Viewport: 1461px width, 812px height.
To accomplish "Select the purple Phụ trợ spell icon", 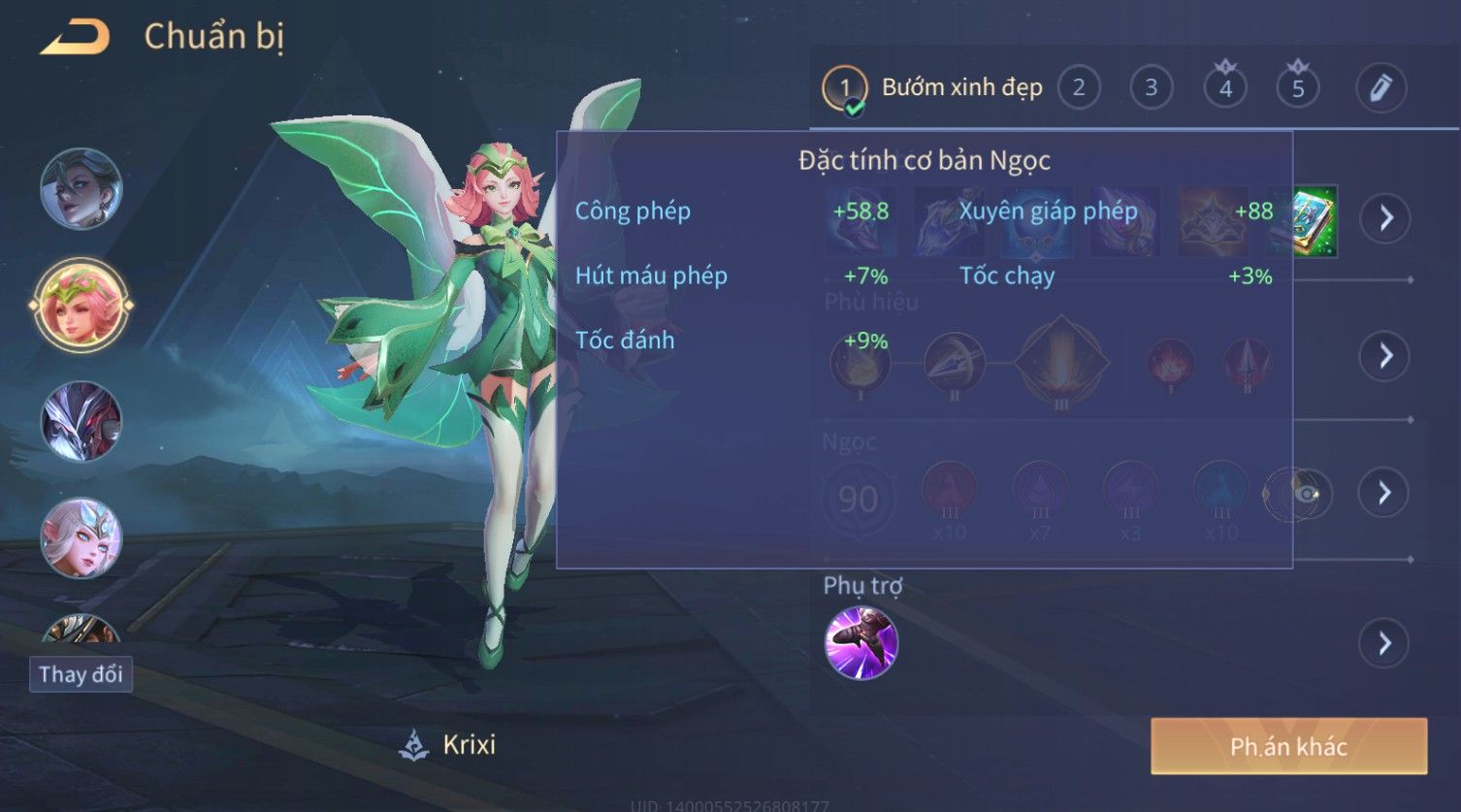I will point(861,643).
